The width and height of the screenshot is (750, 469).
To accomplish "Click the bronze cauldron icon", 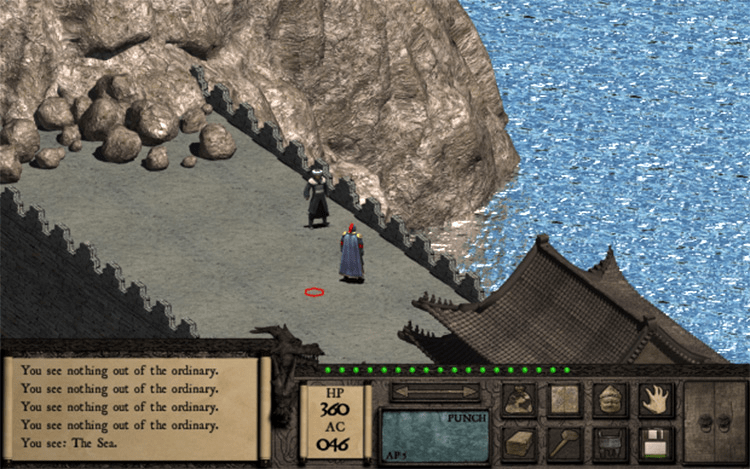I will tap(610, 443).
